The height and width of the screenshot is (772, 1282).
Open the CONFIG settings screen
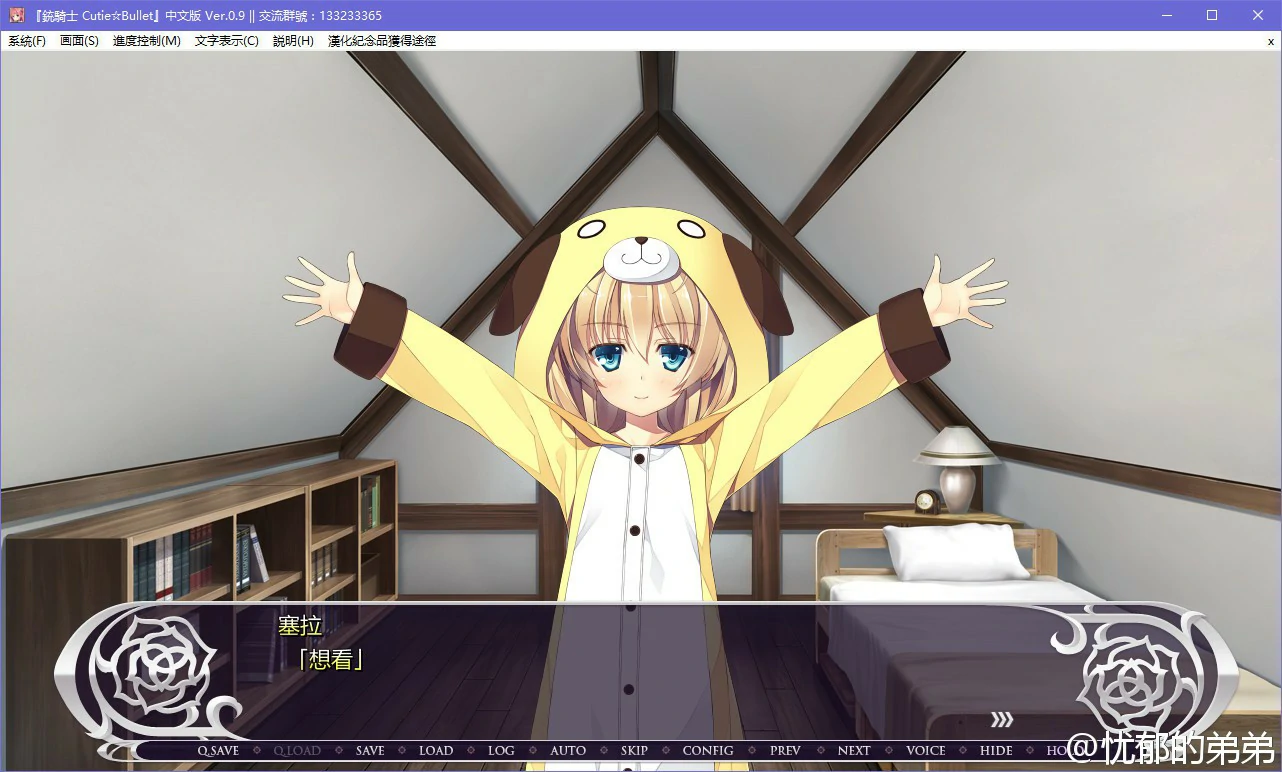click(708, 750)
